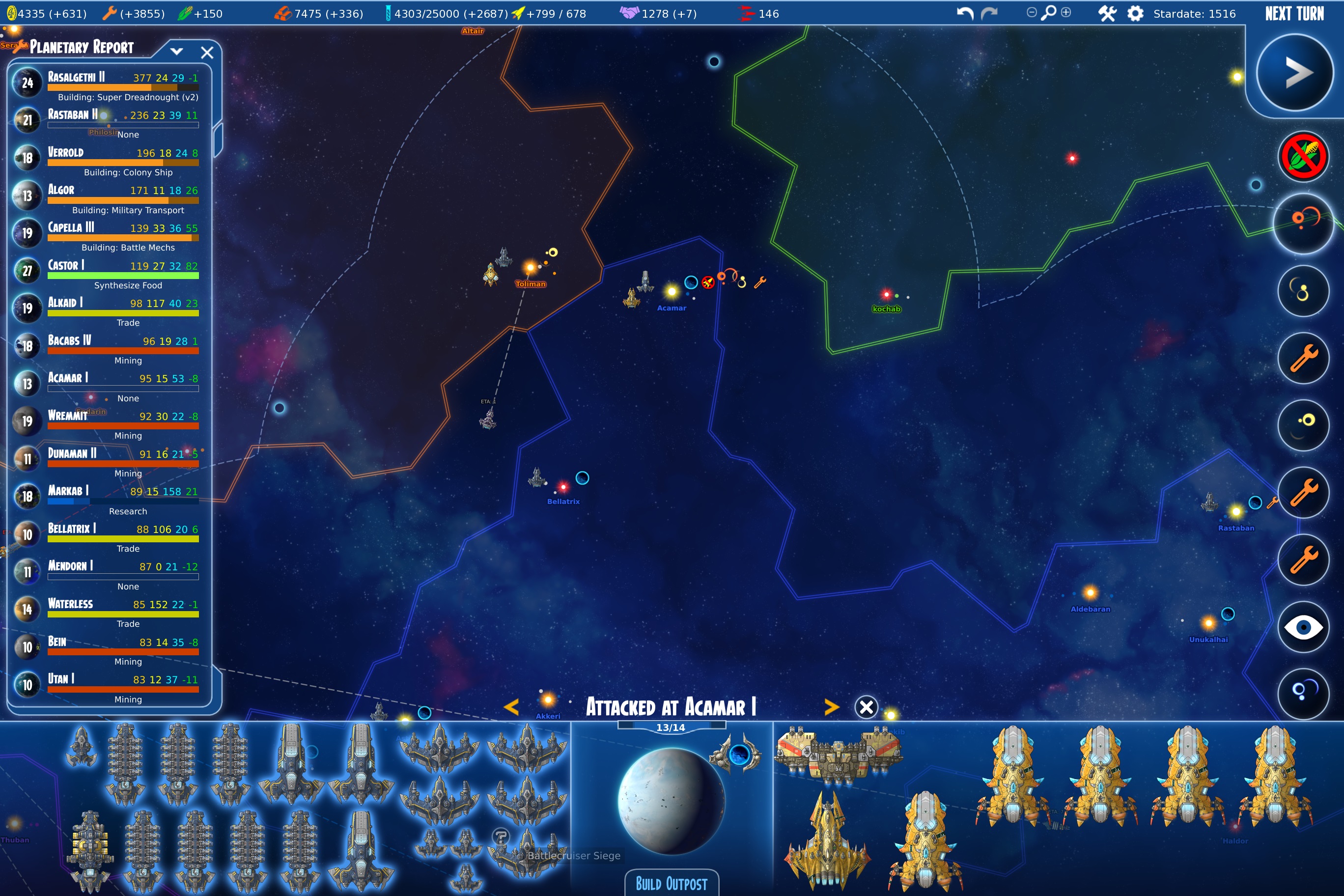Click the crossed-out corn famine icon on right sidebar
Screen dimensions: 1344x896
(x=1303, y=156)
